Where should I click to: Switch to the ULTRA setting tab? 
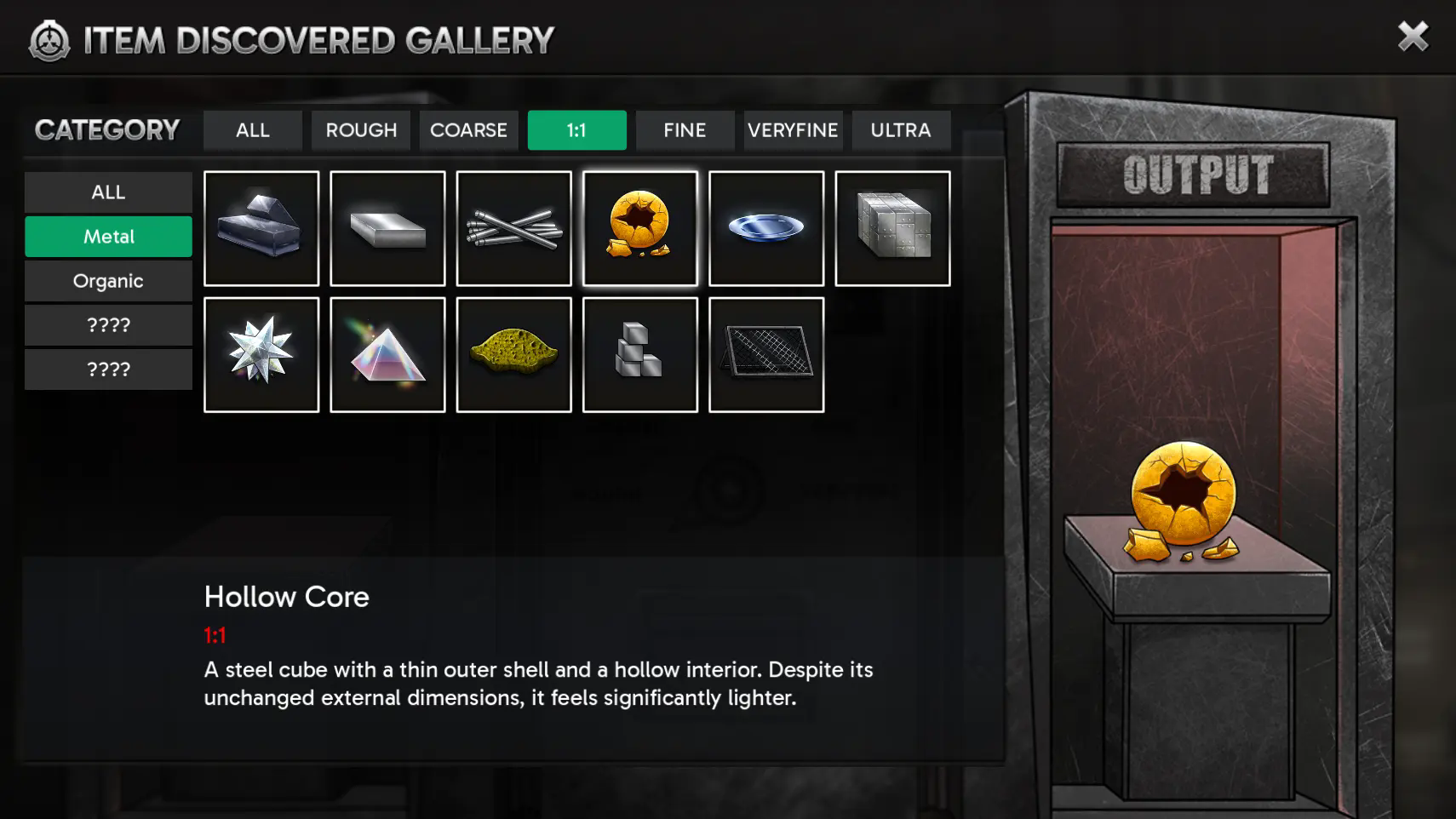tap(901, 130)
